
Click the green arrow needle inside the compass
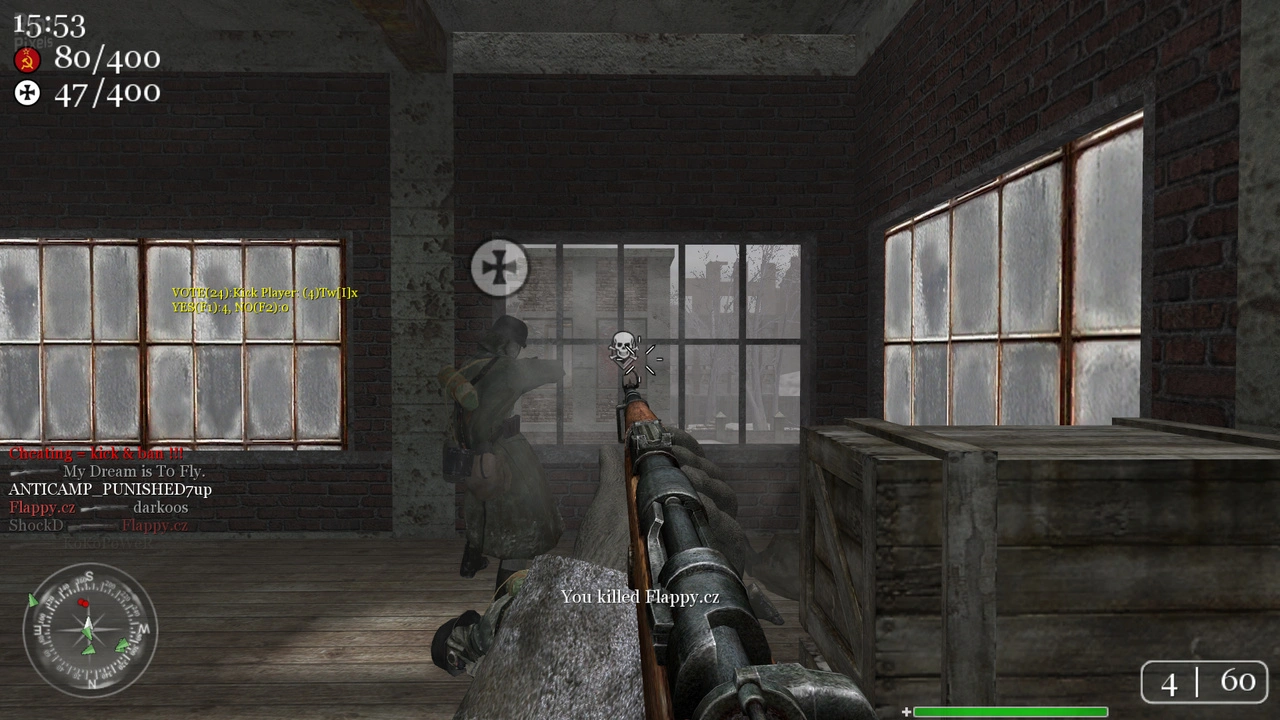88,632
